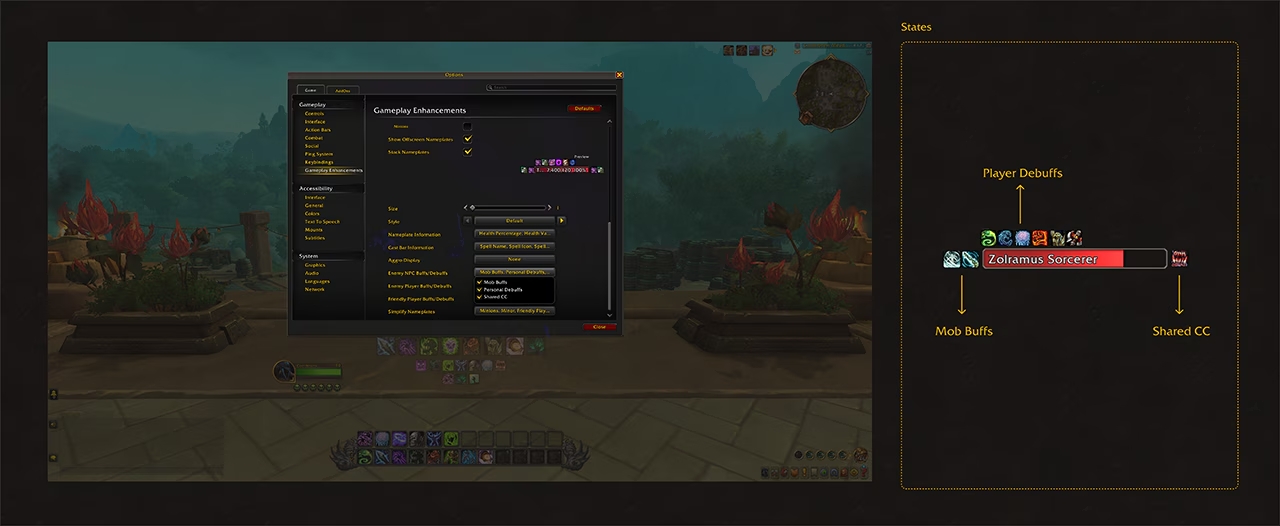Uncheck the Shared CC option

(480, 297)
